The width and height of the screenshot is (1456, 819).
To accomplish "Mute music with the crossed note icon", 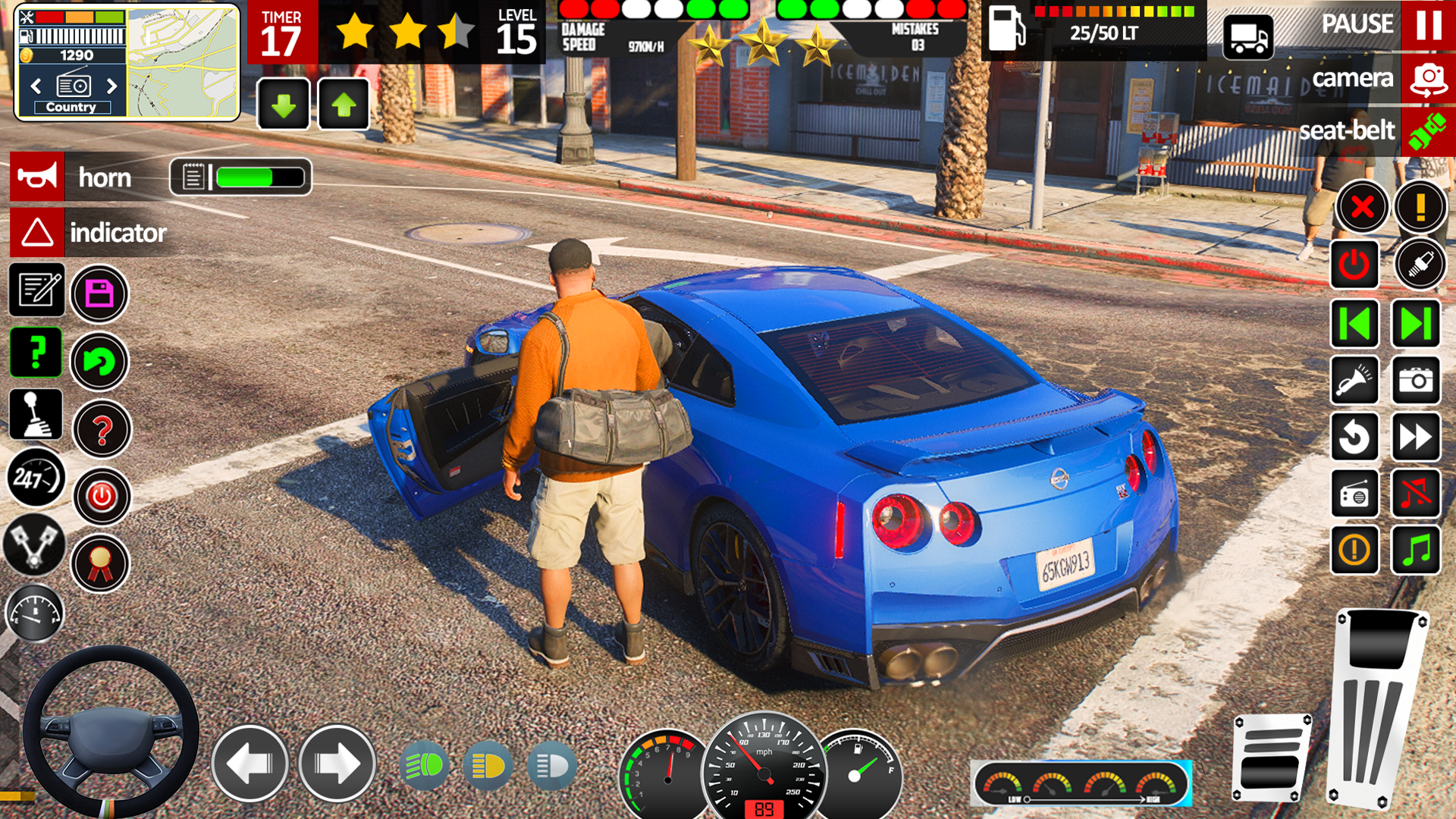I will pos(1416,494).
